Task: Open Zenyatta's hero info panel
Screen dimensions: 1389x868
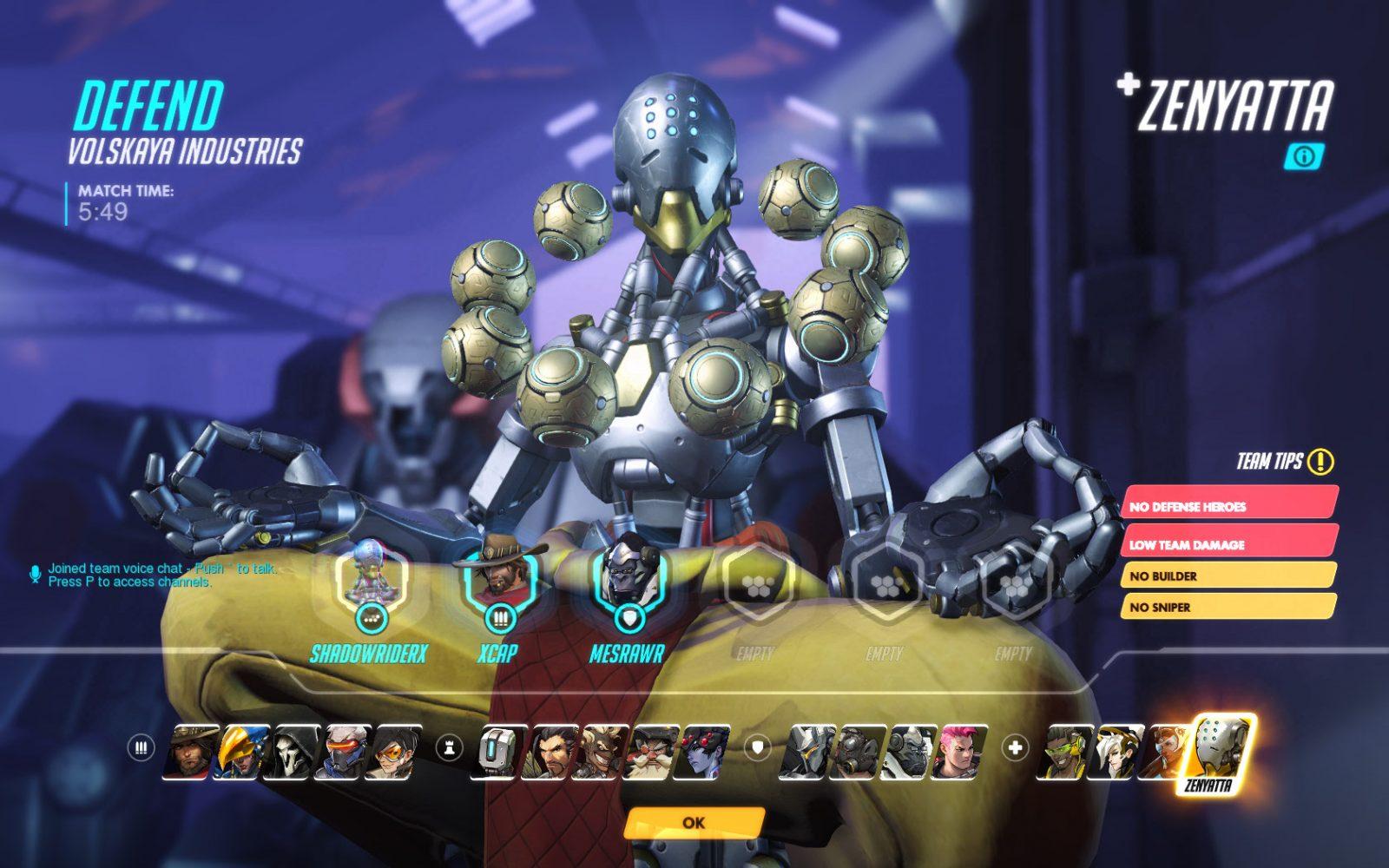Action: 1303,156
